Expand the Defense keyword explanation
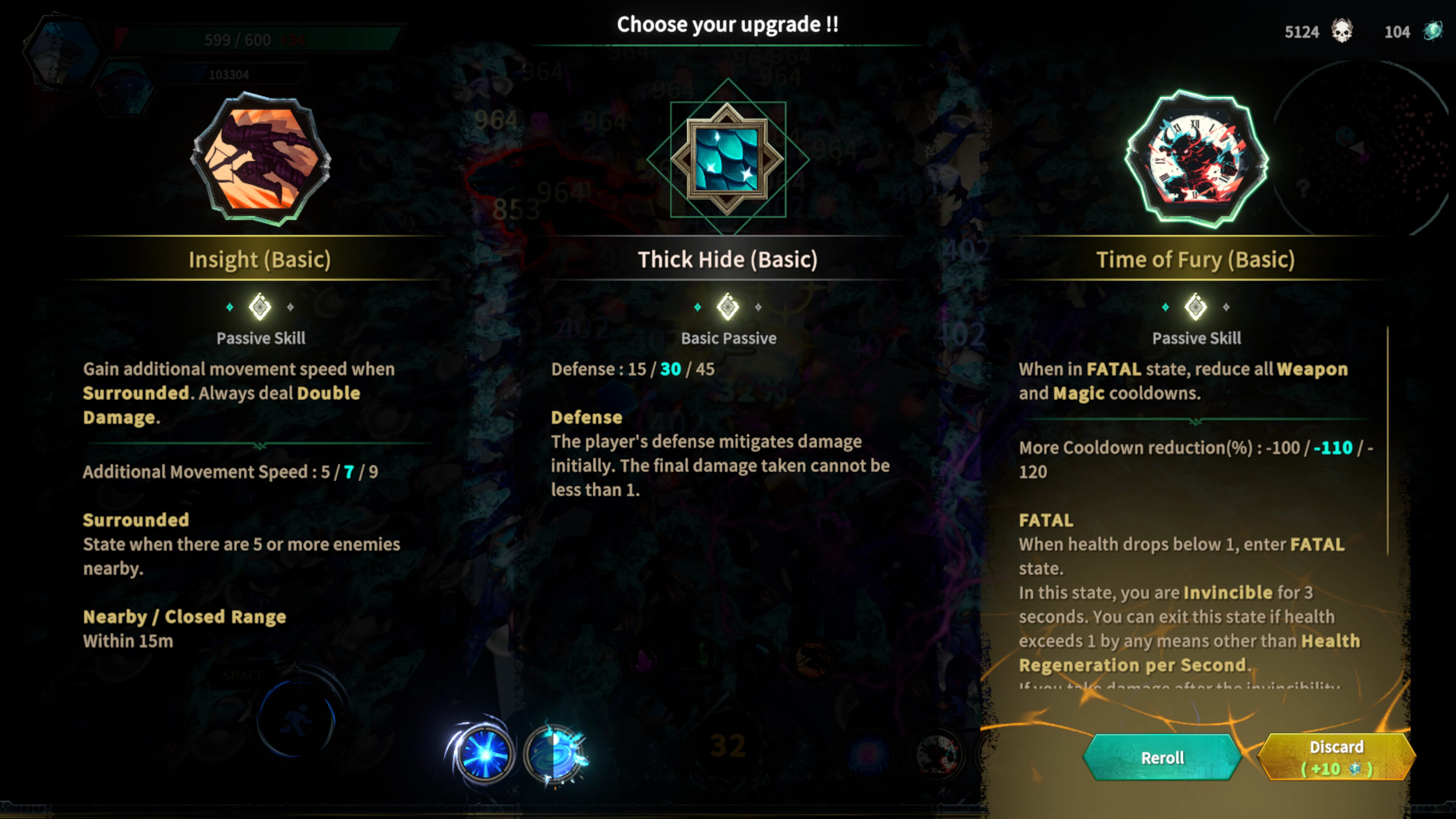Viewport: 1456px width, 819px height. [586, 417]
